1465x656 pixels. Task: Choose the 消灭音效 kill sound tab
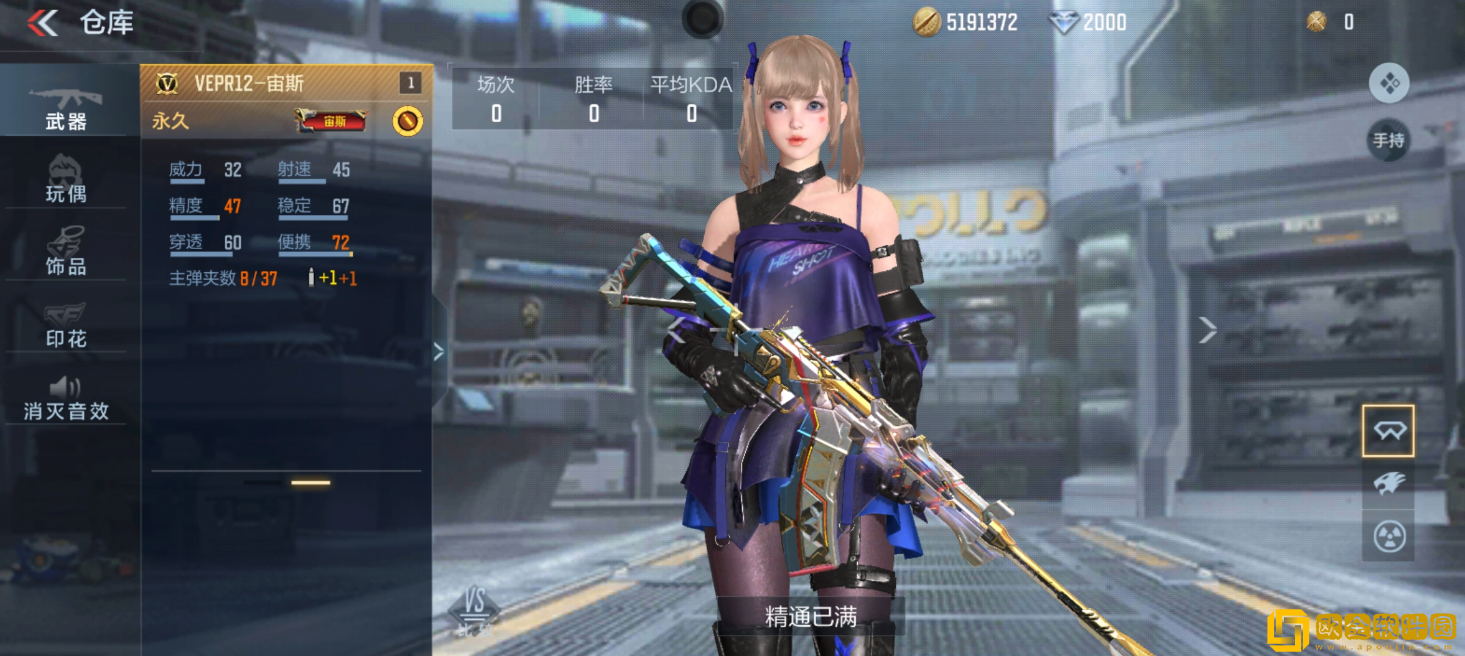point(66,398)
